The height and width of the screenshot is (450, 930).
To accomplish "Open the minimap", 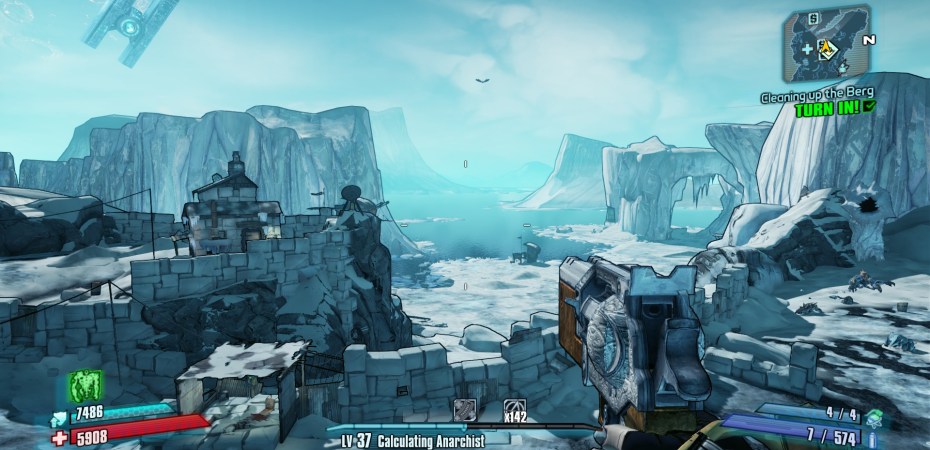I will [826, 43].
